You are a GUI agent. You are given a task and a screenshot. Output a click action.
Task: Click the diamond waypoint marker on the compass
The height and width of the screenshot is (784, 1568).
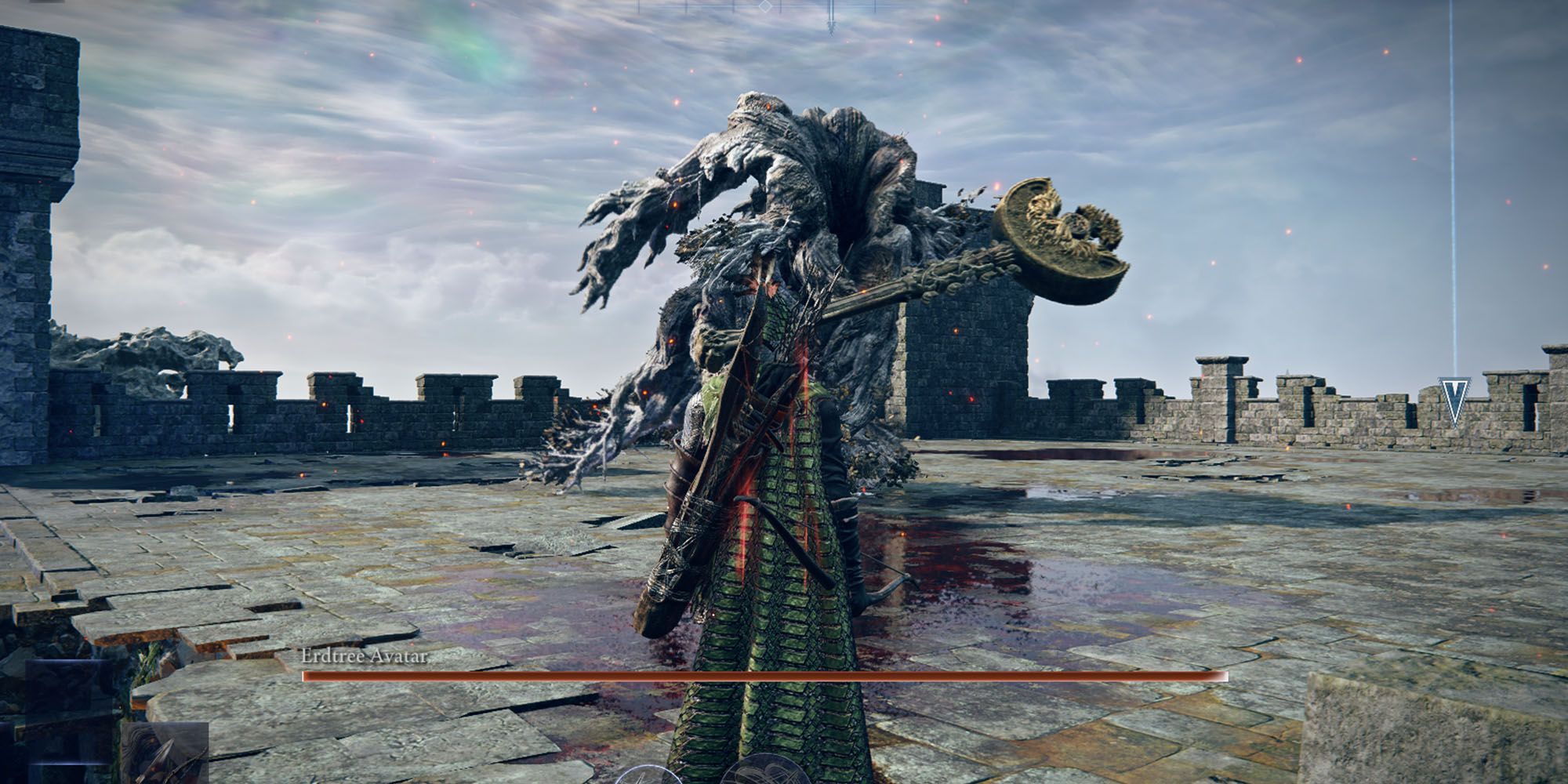tap(765, 6)
